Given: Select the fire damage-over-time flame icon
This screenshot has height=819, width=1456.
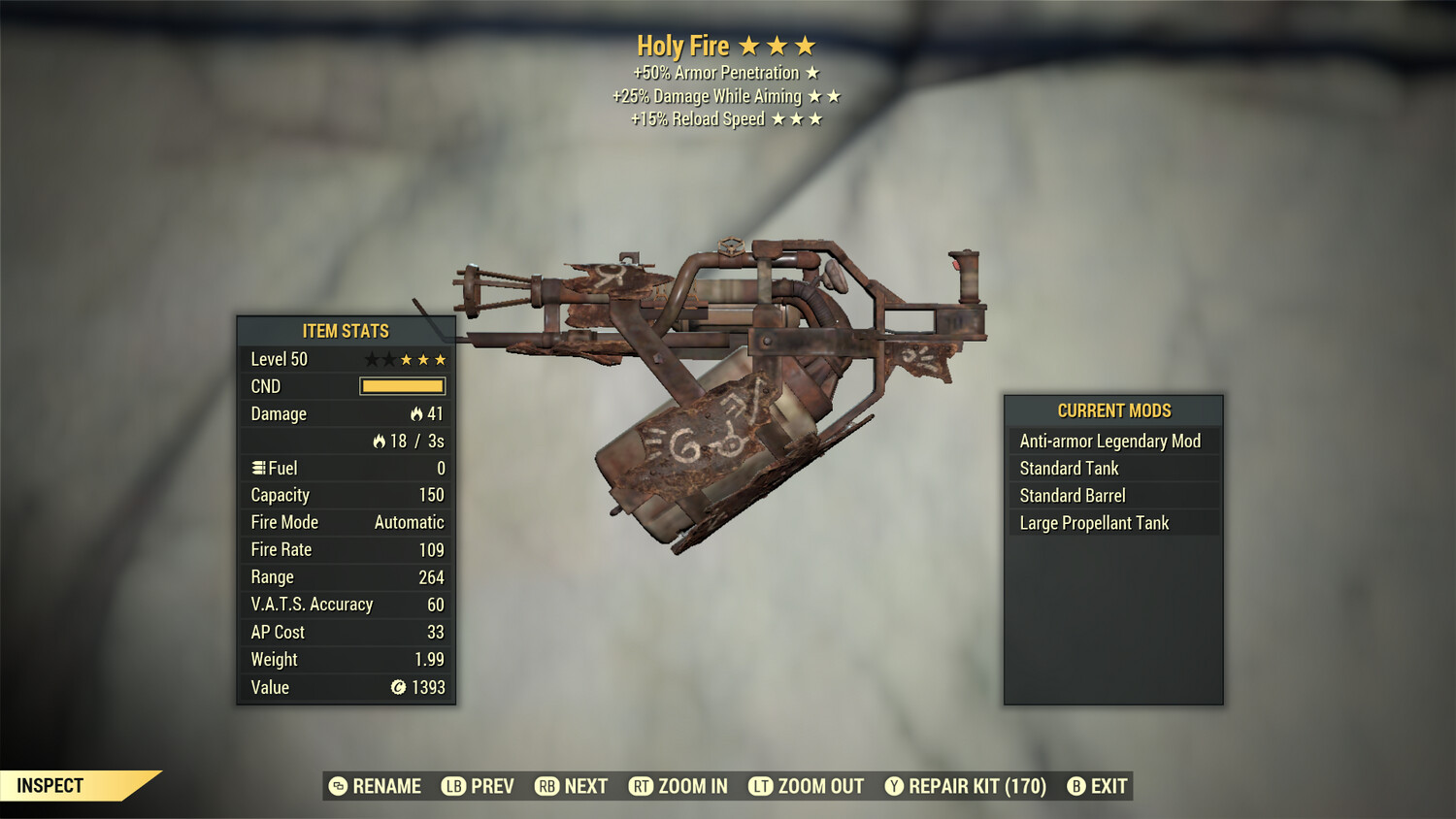Looking at the screenshot, I should pyautogui.click(x=378, y=441).
